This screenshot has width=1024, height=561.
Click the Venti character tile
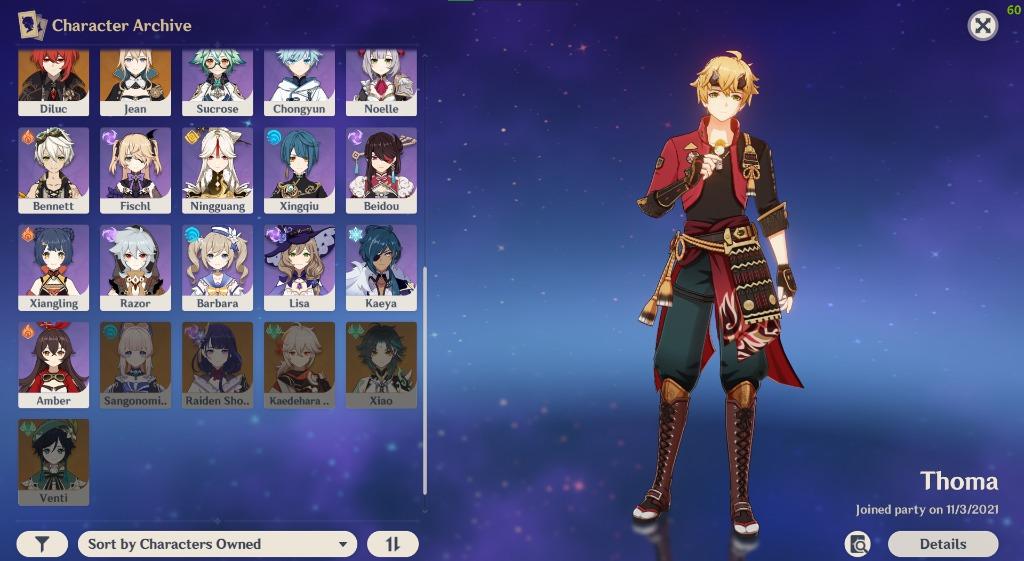(53, 460)
